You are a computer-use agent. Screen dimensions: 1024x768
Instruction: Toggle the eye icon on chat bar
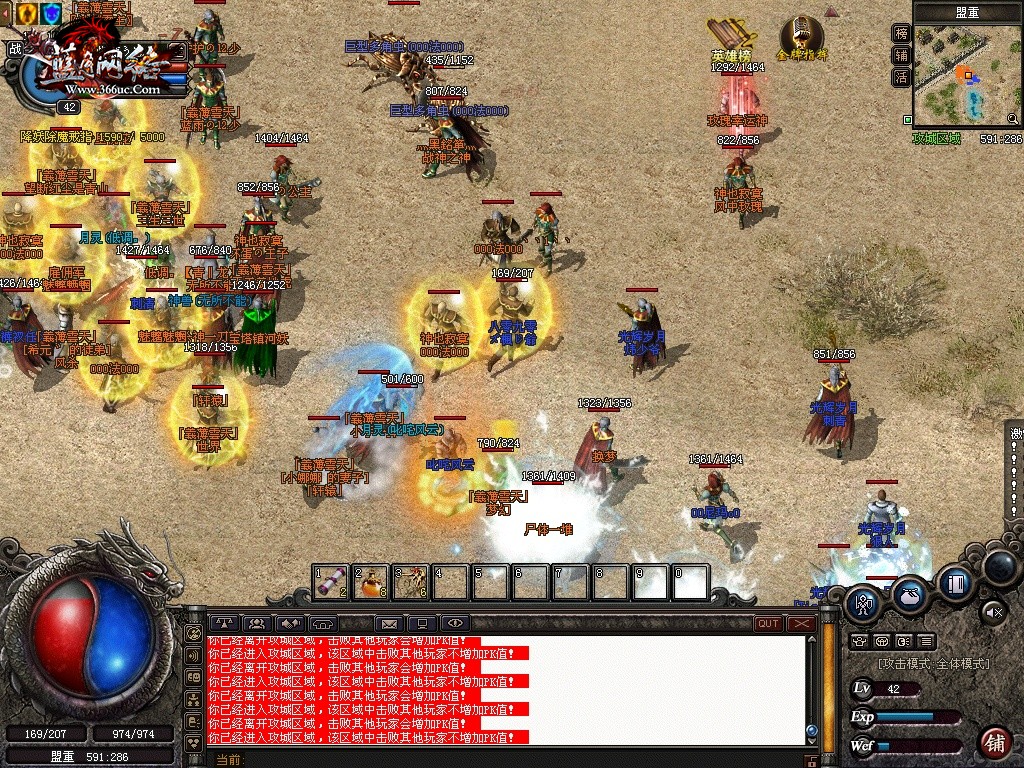(454, 624)
